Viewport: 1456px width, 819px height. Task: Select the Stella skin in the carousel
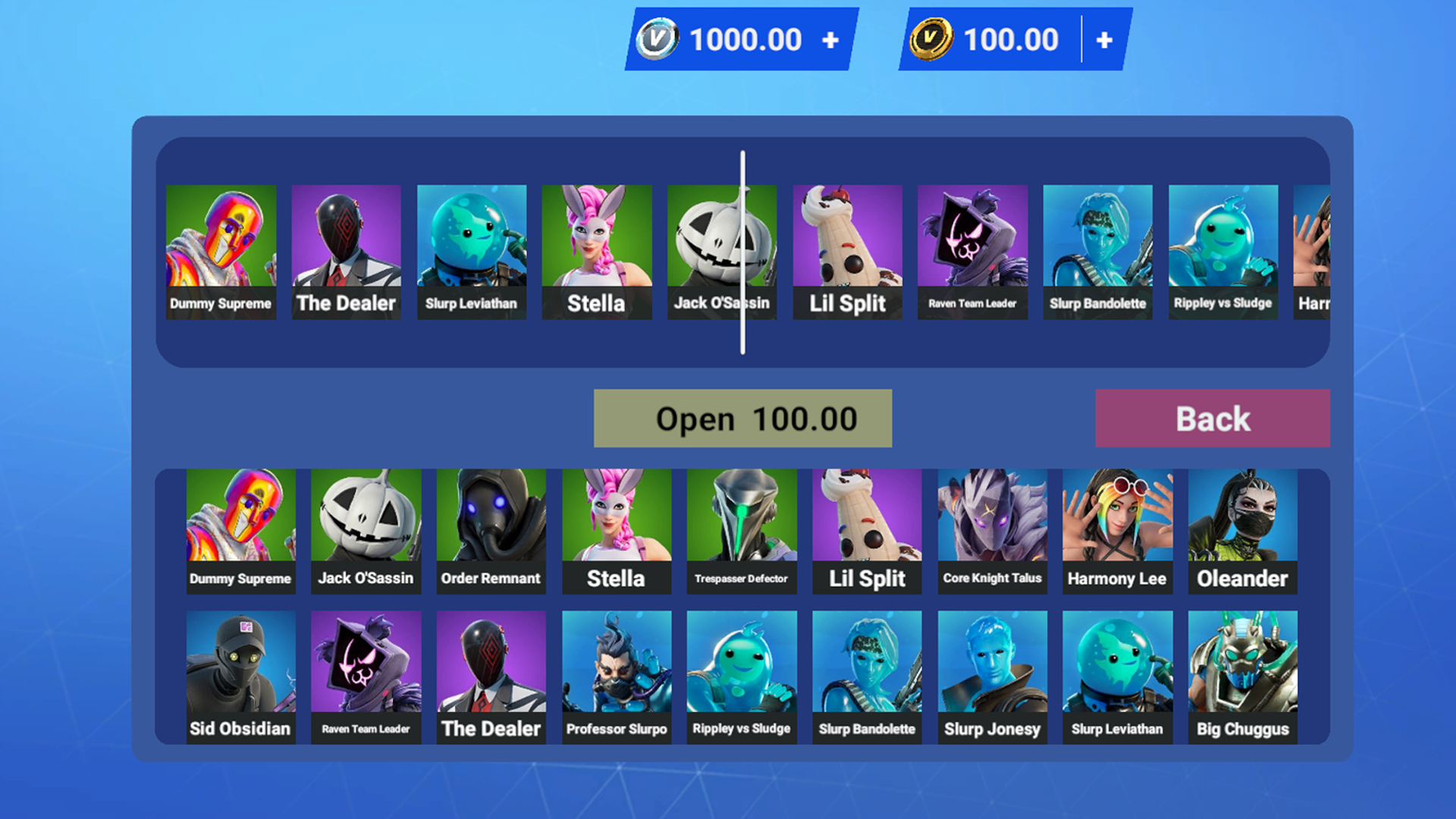(x=596, y=250)
